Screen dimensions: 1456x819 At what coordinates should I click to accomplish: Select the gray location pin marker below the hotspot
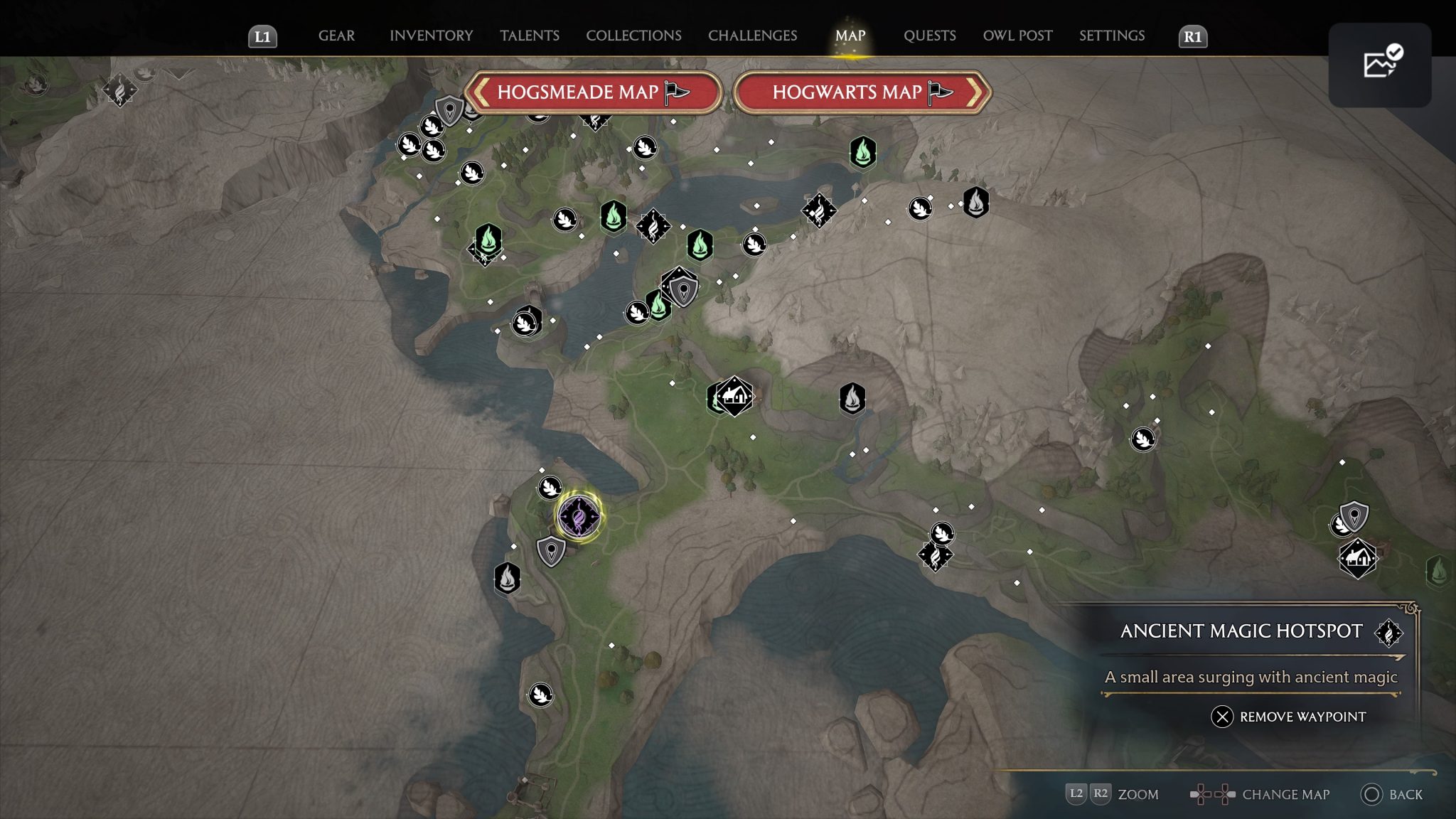[x=551, y=550]
